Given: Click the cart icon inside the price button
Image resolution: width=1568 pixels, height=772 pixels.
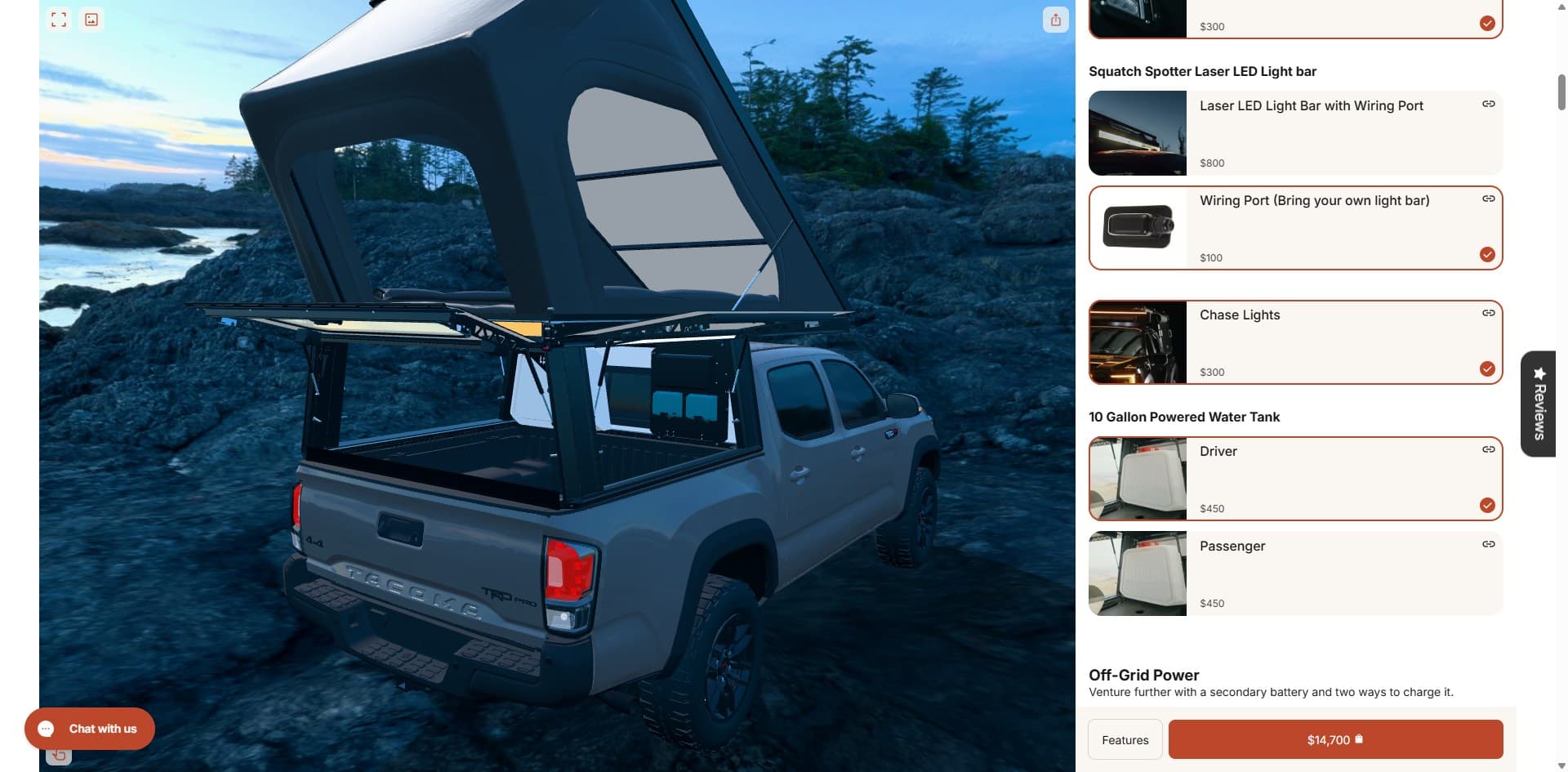Looking at the screenshot, I should (1358, 739).
